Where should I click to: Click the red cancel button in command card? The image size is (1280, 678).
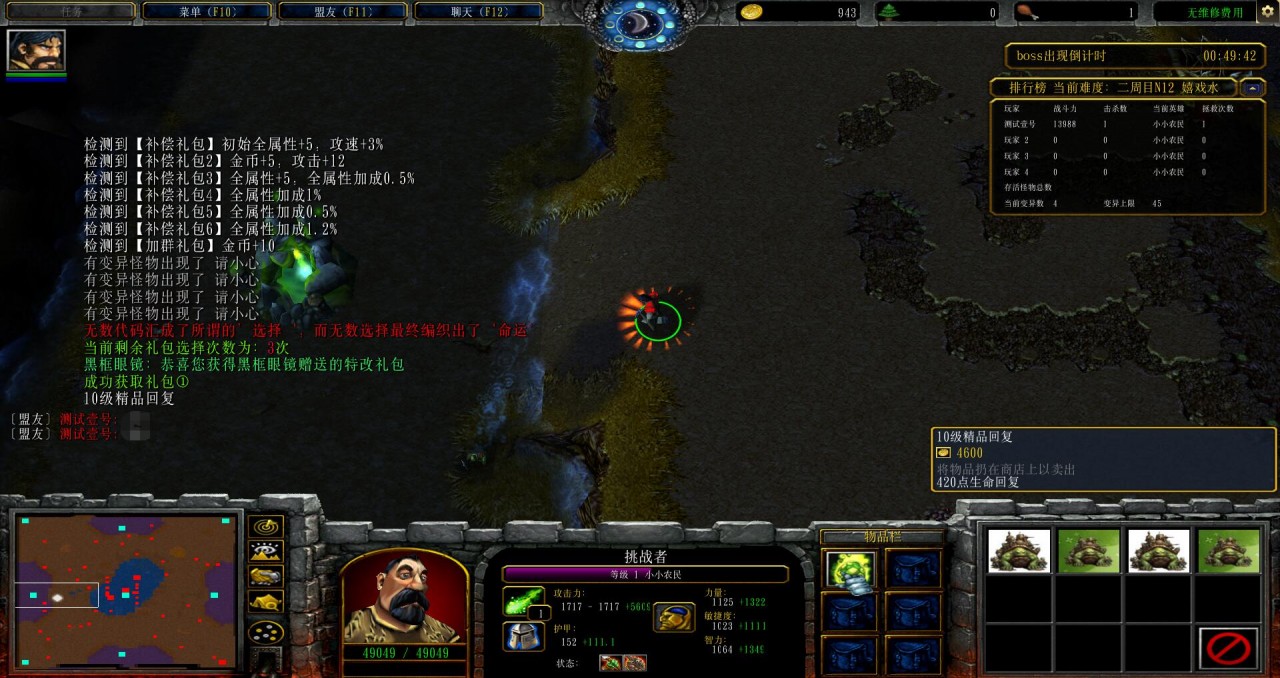(1229, 648)
